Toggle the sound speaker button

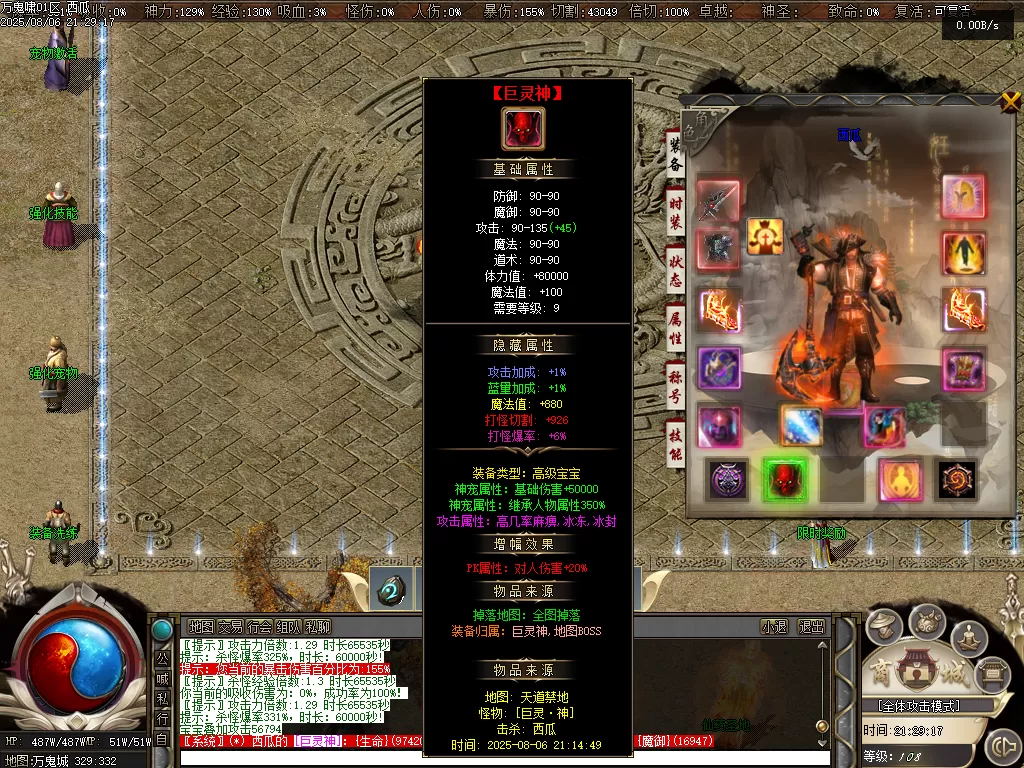tap(1001, 746)
